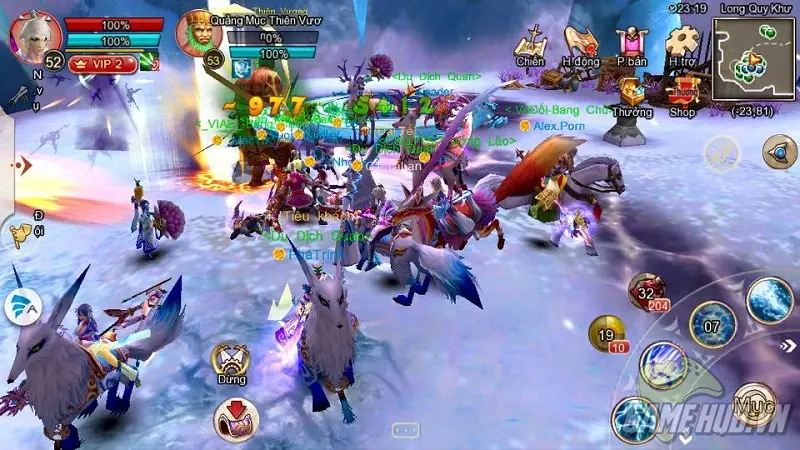This screenshot has width=800, height=450.
Task: Click the VIP 2 badge
Action: click(x=101, y=63)
